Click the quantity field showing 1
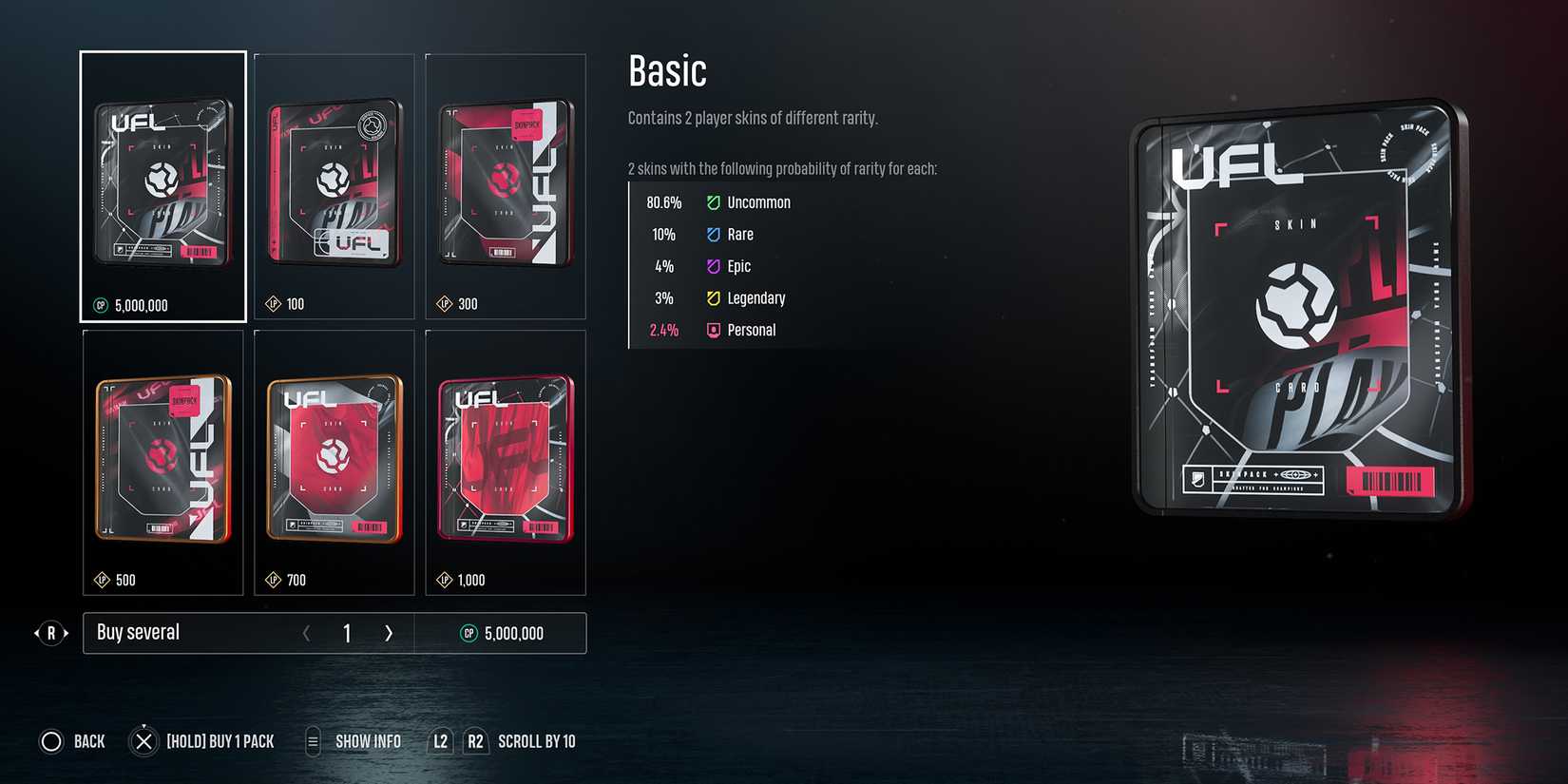 coord(347,633)
